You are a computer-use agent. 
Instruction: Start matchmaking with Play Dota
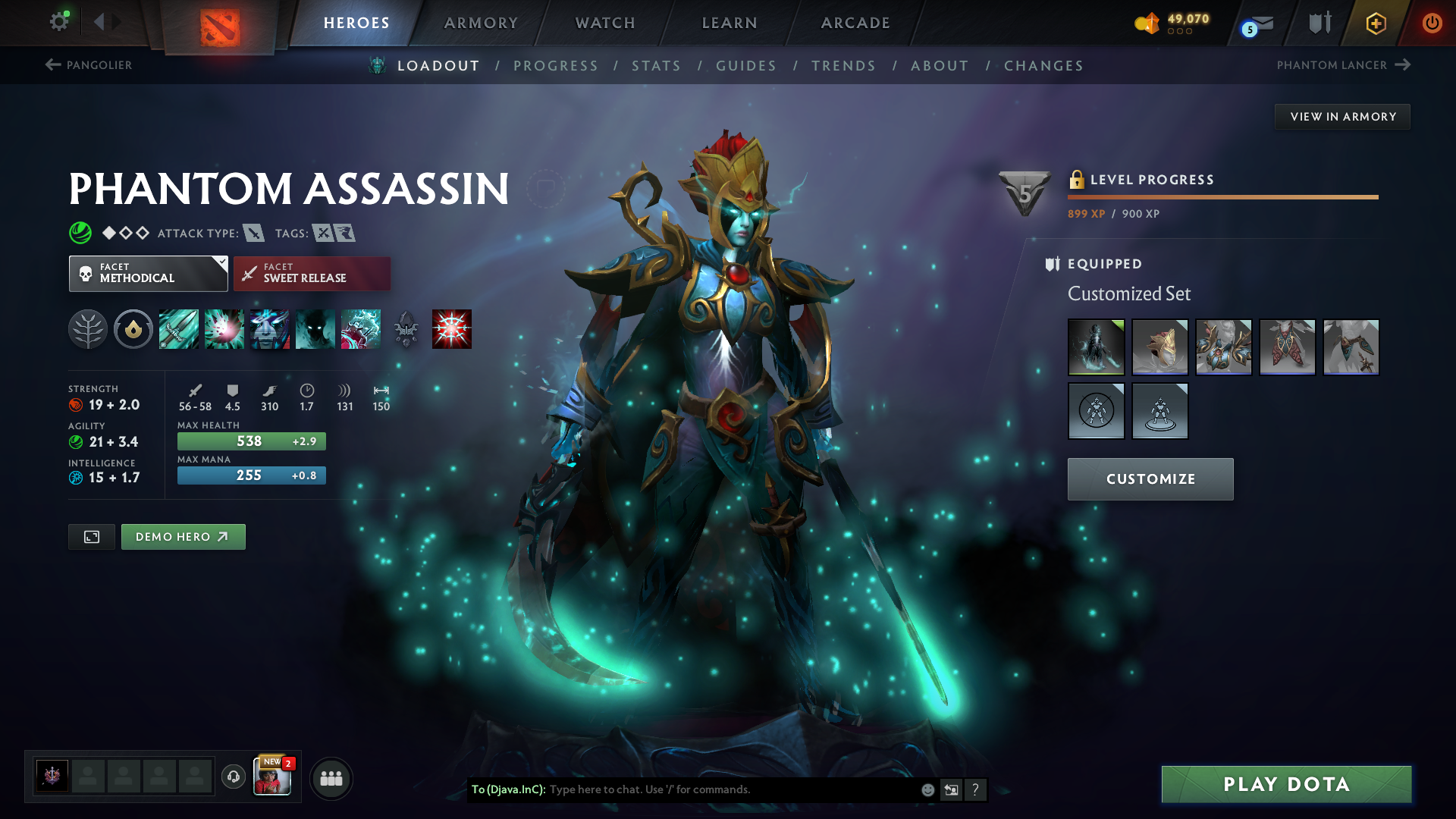coord(1286,784)
